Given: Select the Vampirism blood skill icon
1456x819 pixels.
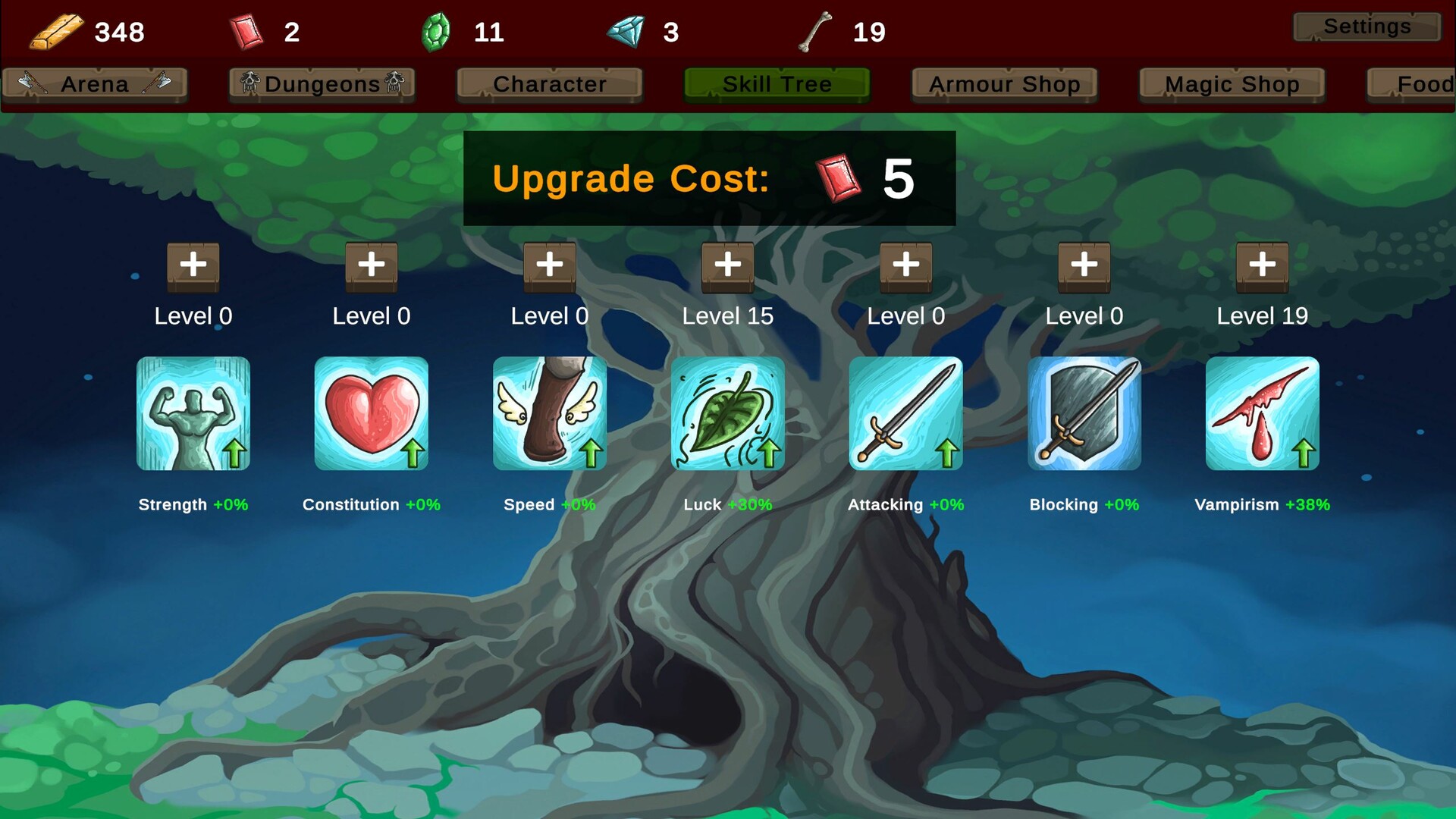Looking at the screenshot, I should pyautogui.click(x=1261, y=413).
